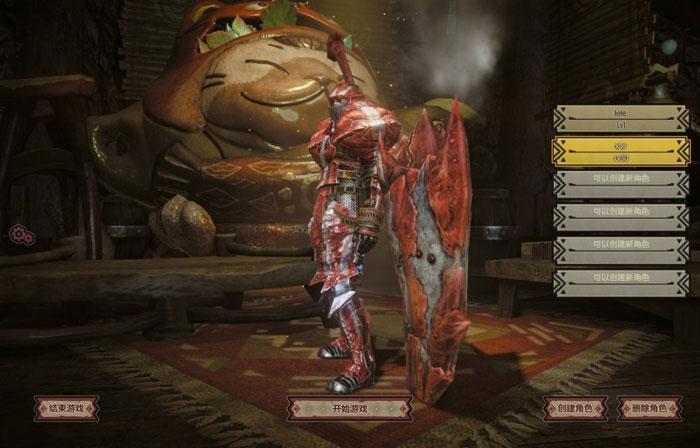The image size is (700, 448).
Task: Choose the highlighted yellow character slot
Action: click(x=620, y=152)
